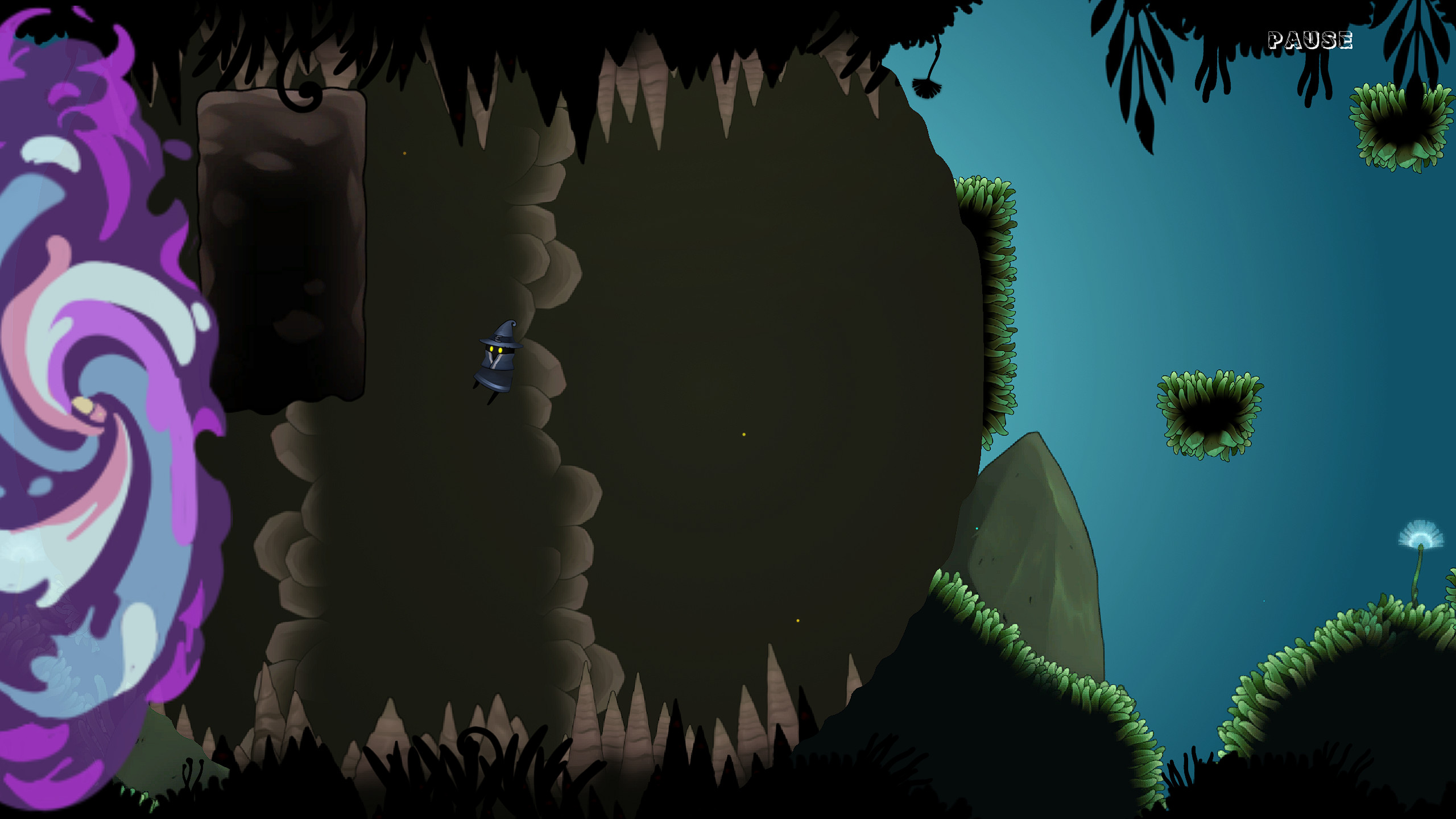Click the teal glowing speck near the boulder

pos(977,528)
